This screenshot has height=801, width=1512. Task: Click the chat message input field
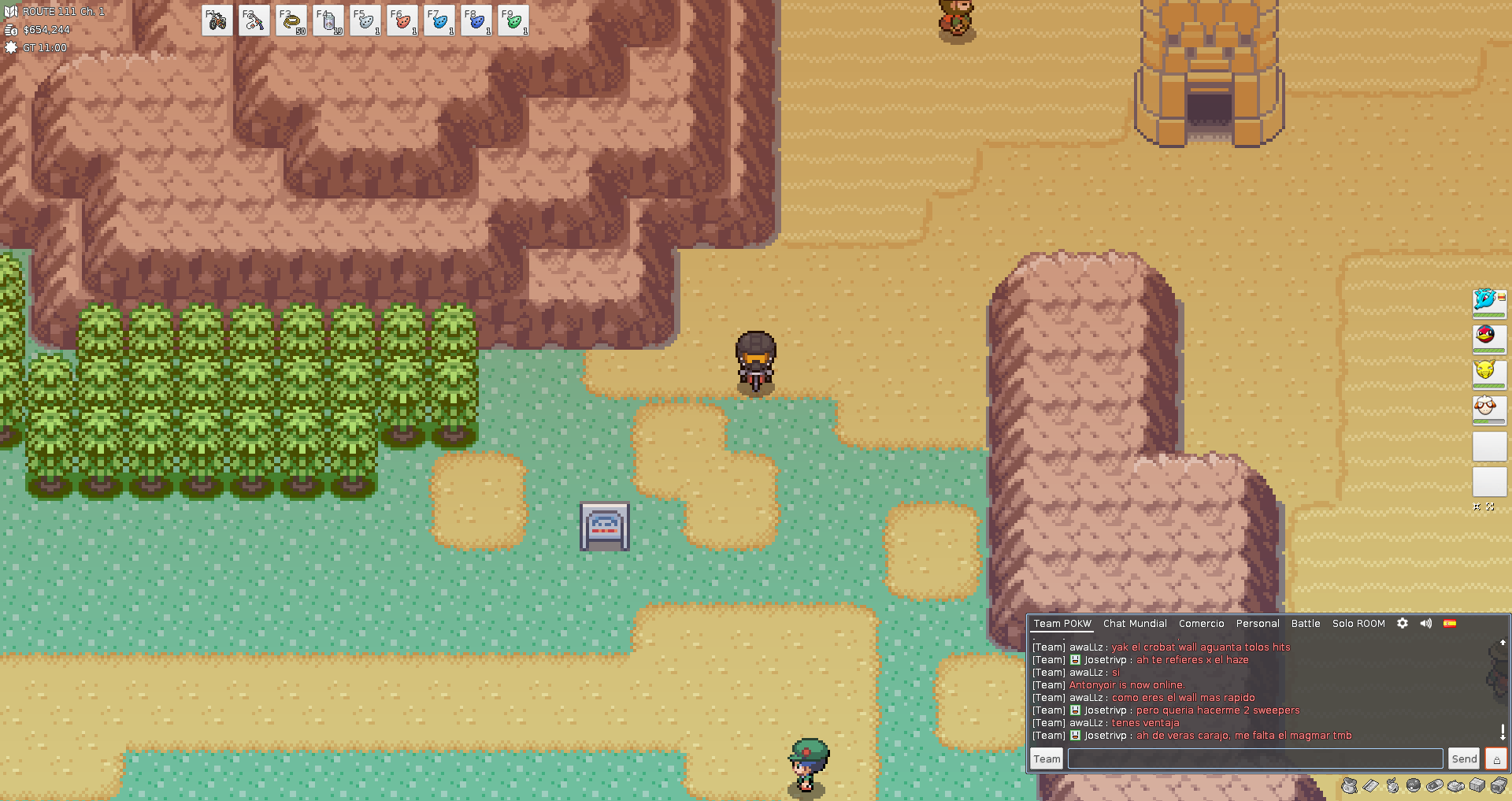[x=1254, y=758]
